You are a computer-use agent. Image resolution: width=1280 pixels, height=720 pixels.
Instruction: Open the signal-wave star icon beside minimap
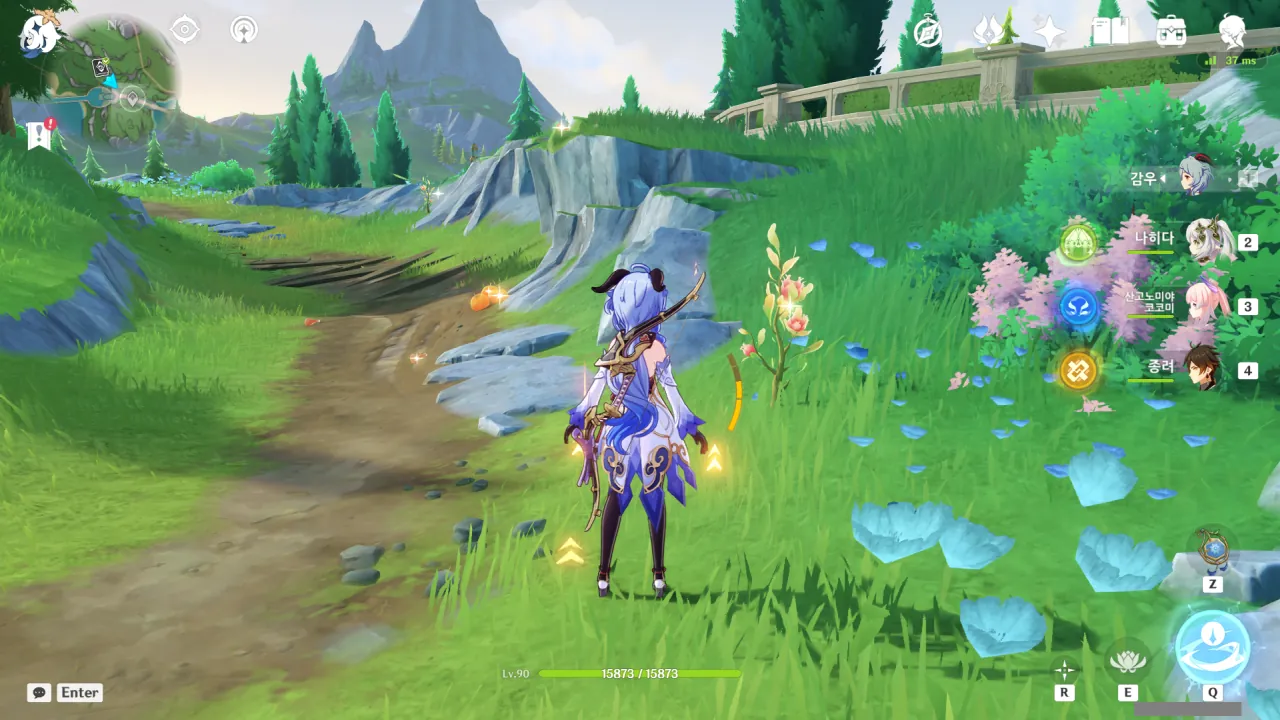pos(243,29)
